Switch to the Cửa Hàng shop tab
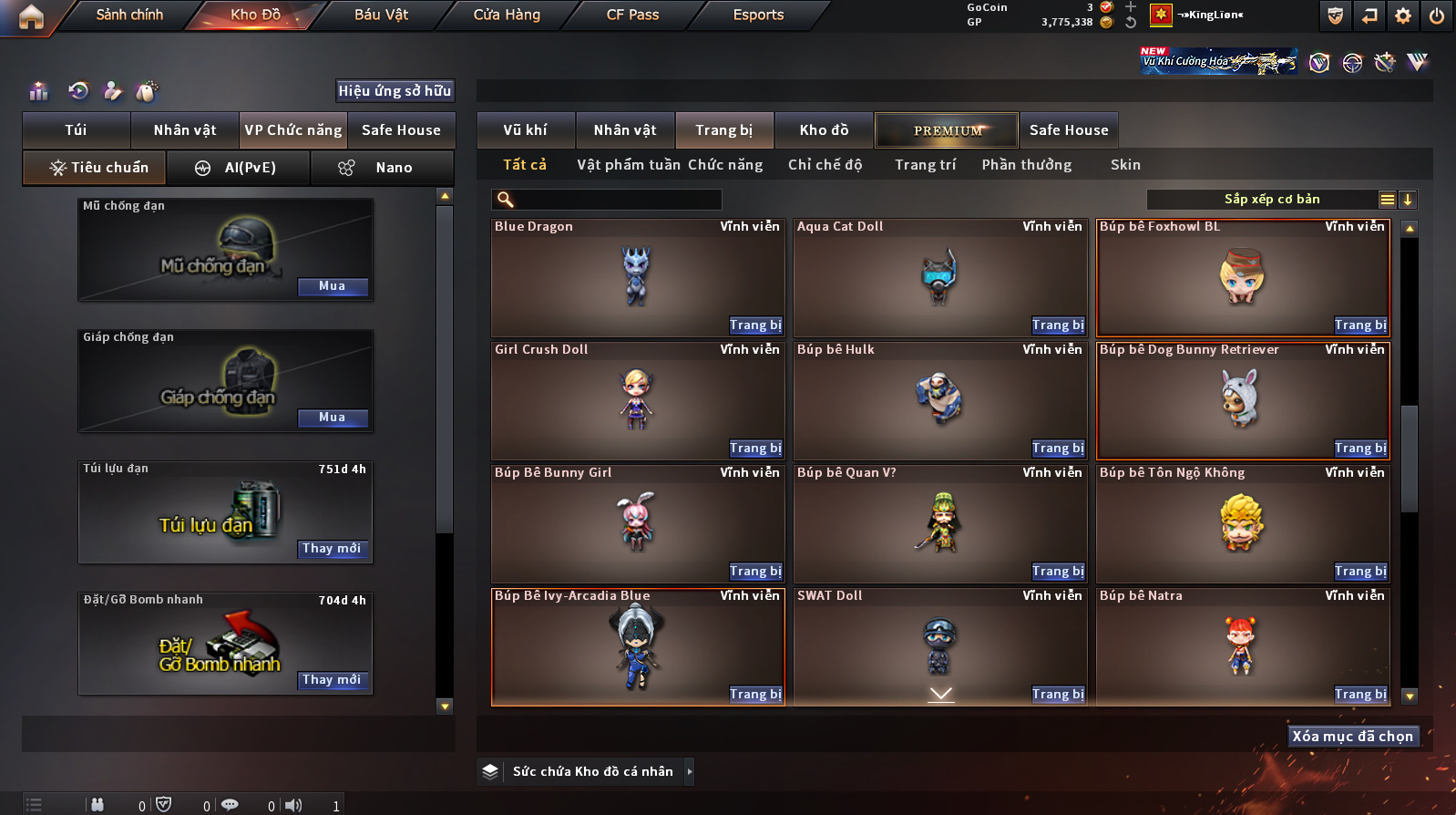1456x815 pixels. pos(507,15)
